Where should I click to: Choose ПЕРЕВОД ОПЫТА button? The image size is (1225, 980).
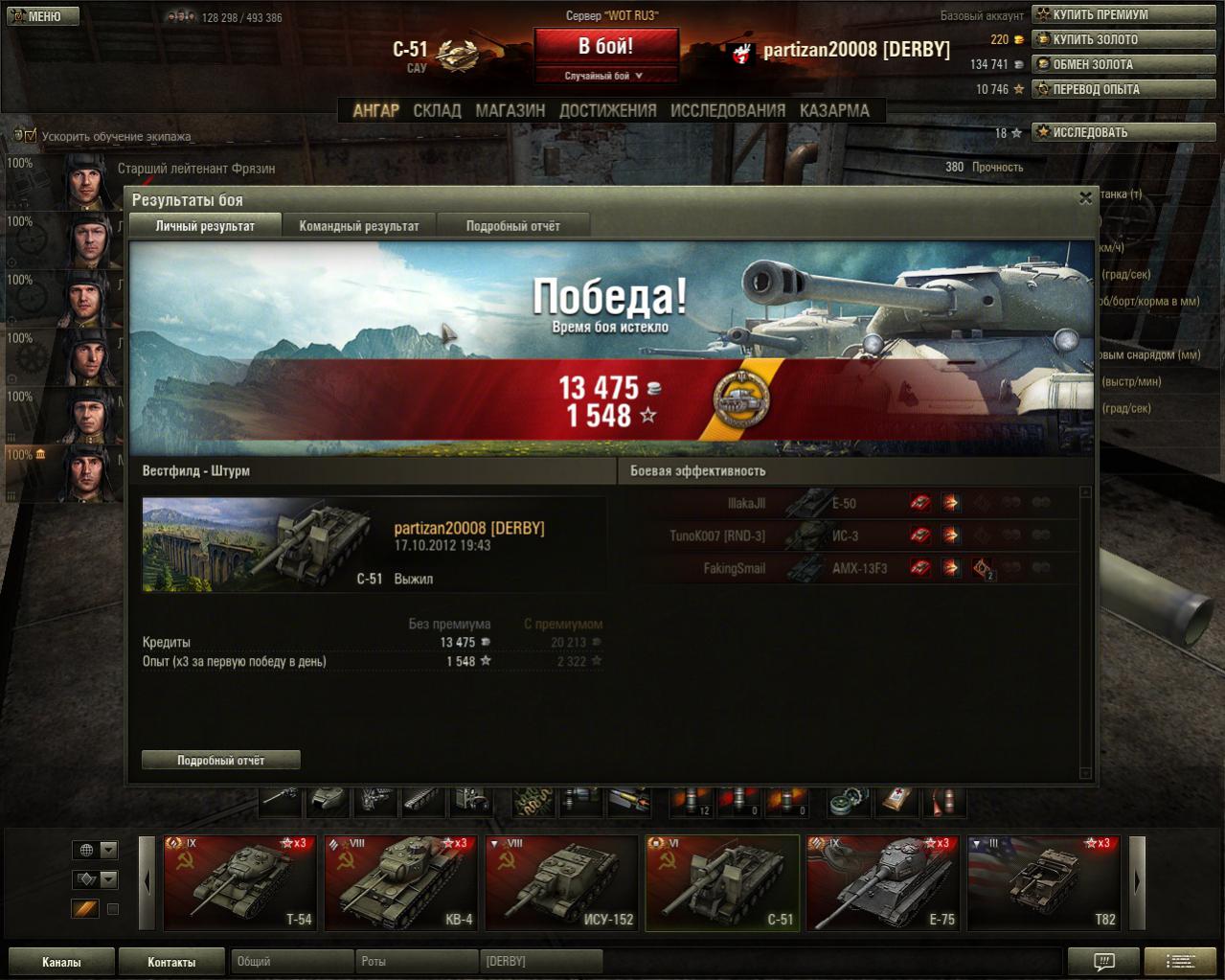[x=1123, y=89]
